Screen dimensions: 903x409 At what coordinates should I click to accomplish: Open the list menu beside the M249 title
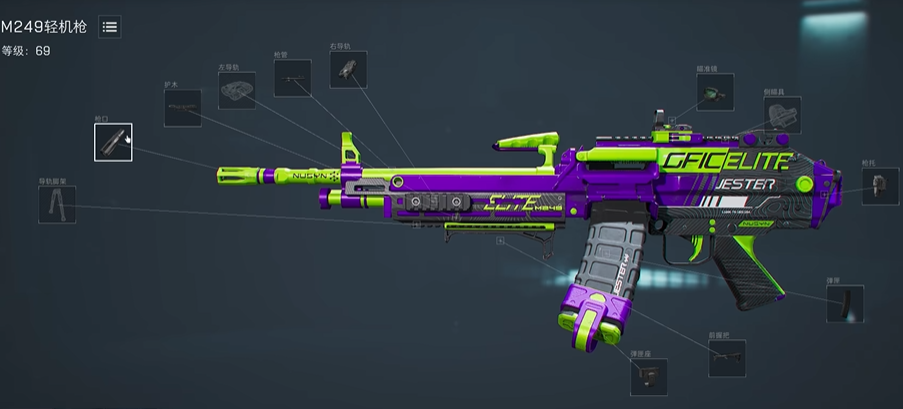coord(110,28)
